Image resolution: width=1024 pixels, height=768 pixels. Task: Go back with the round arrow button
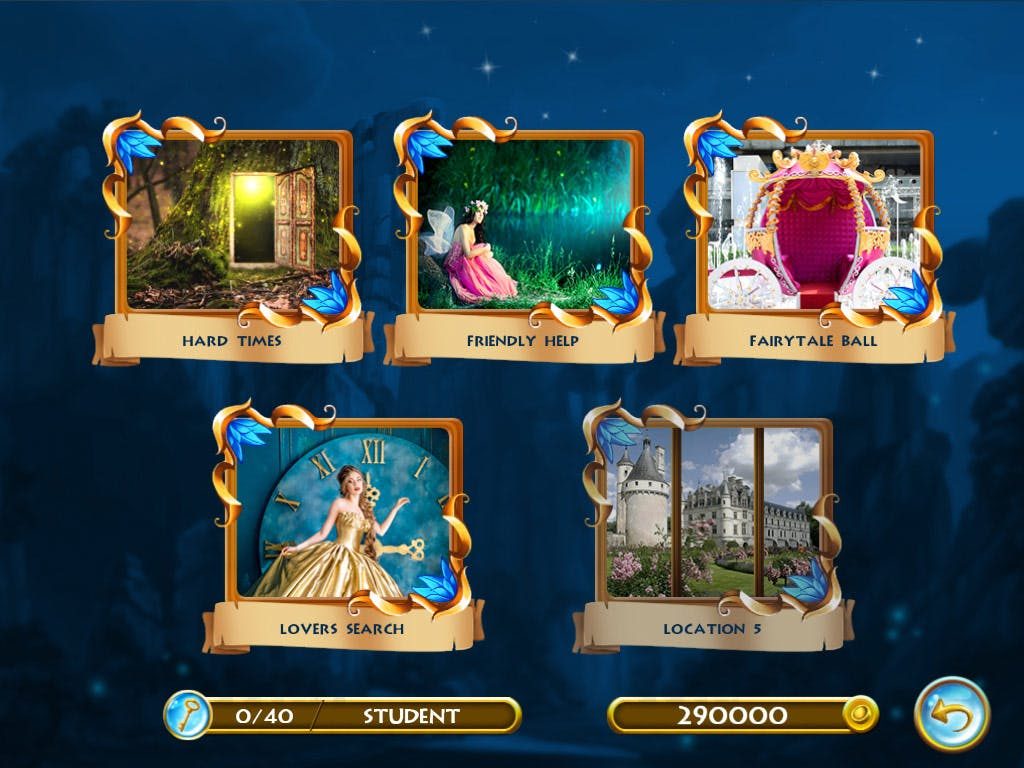[x=952, y=713]
